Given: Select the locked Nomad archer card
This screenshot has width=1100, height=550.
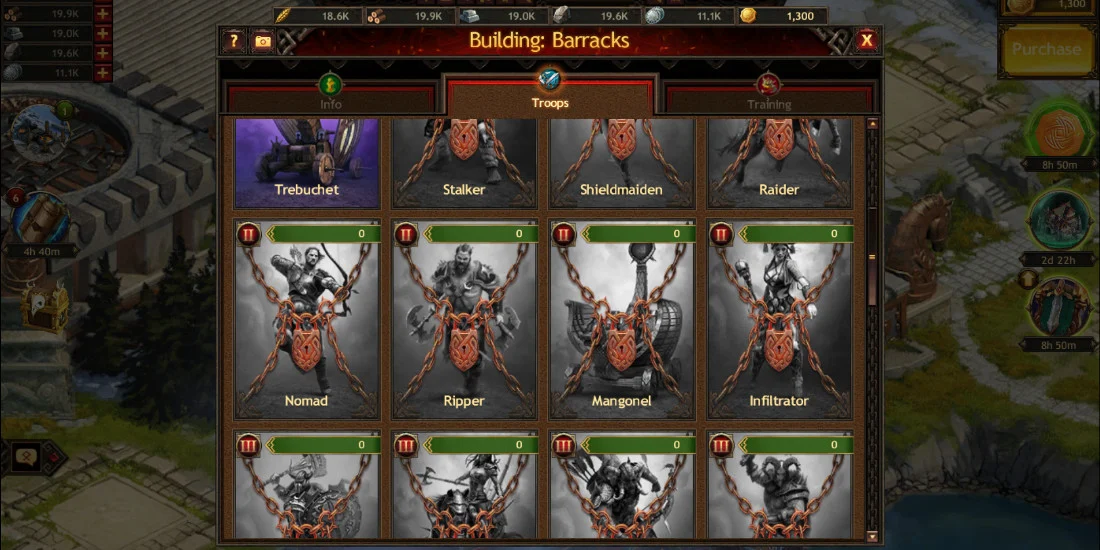Looking at the screenshot, I should (307, 320).
